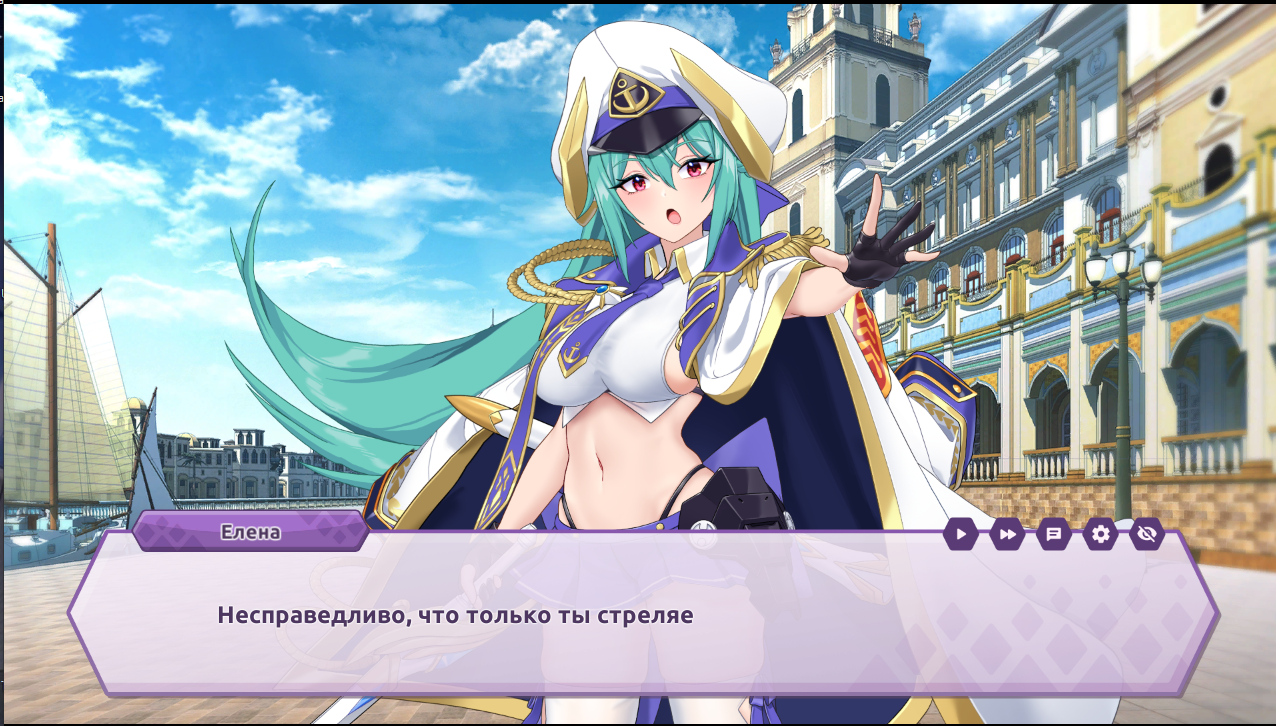The image size is (1276, 726).
Task: Hide the dialogue box with the eye icon
Action: [1147, 534]
